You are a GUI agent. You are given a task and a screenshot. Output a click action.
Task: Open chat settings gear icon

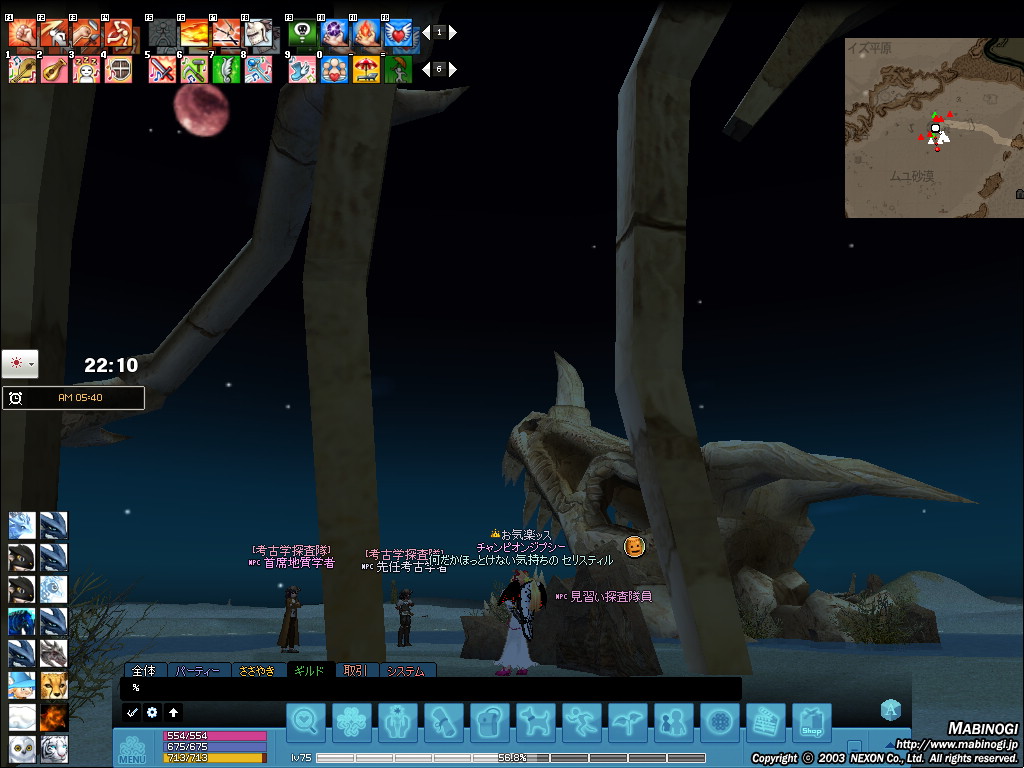(152, 713)
